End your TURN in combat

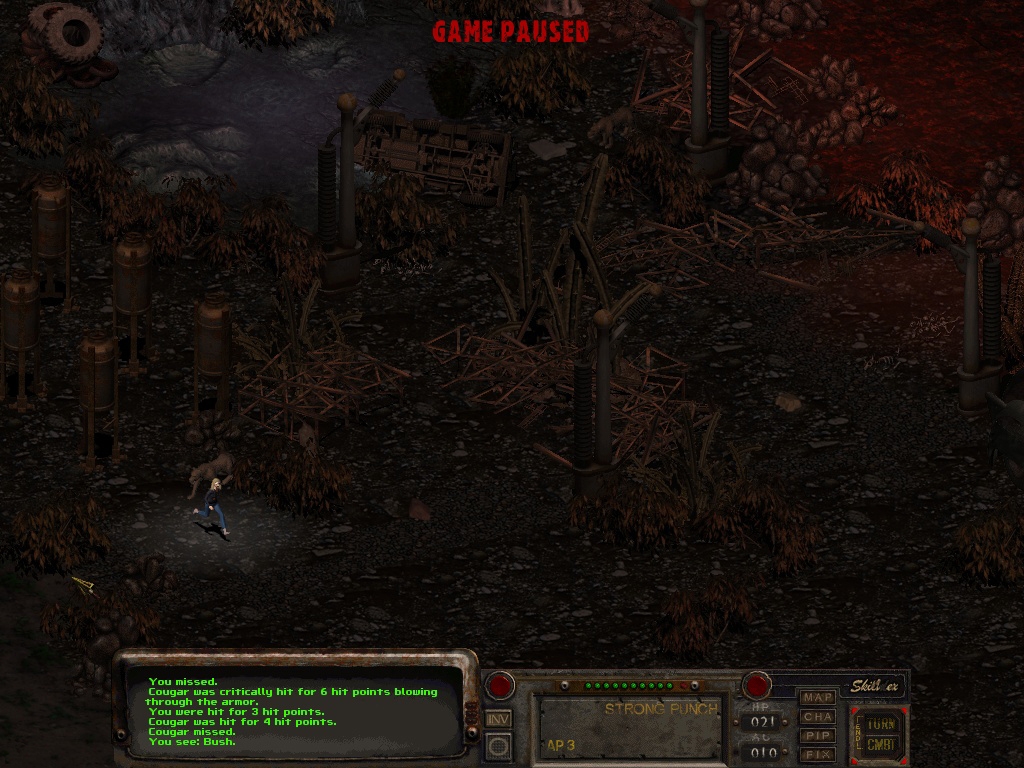[881, 724]
